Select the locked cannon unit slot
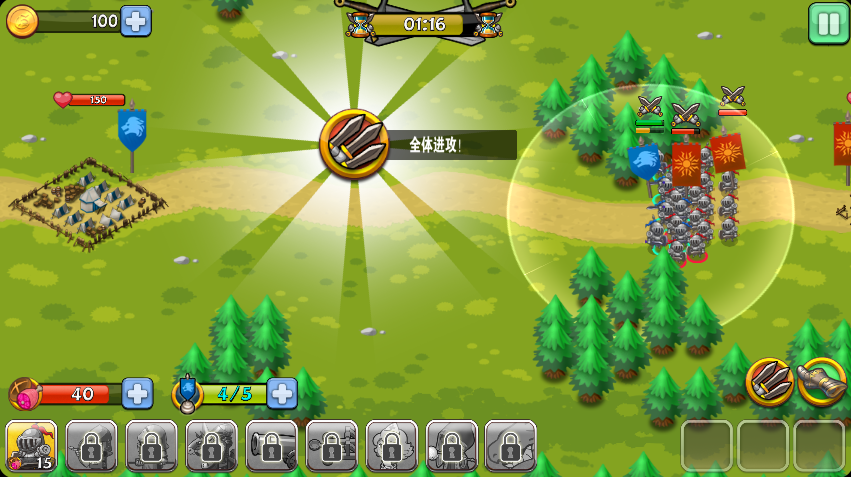The height and width of the screenshot is (477, 851). pyautogui.click(x=271, y=446)
